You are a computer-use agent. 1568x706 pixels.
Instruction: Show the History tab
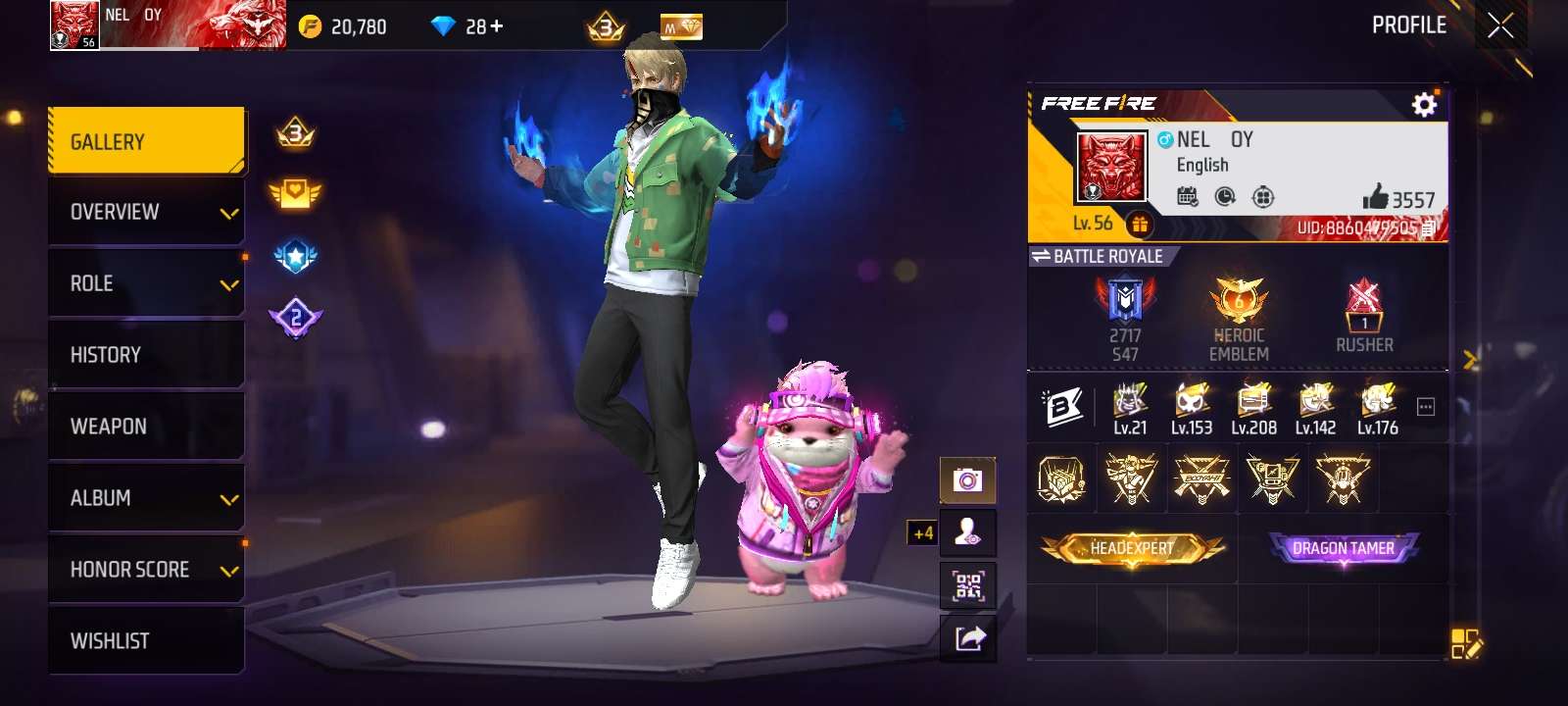(146, 355)
